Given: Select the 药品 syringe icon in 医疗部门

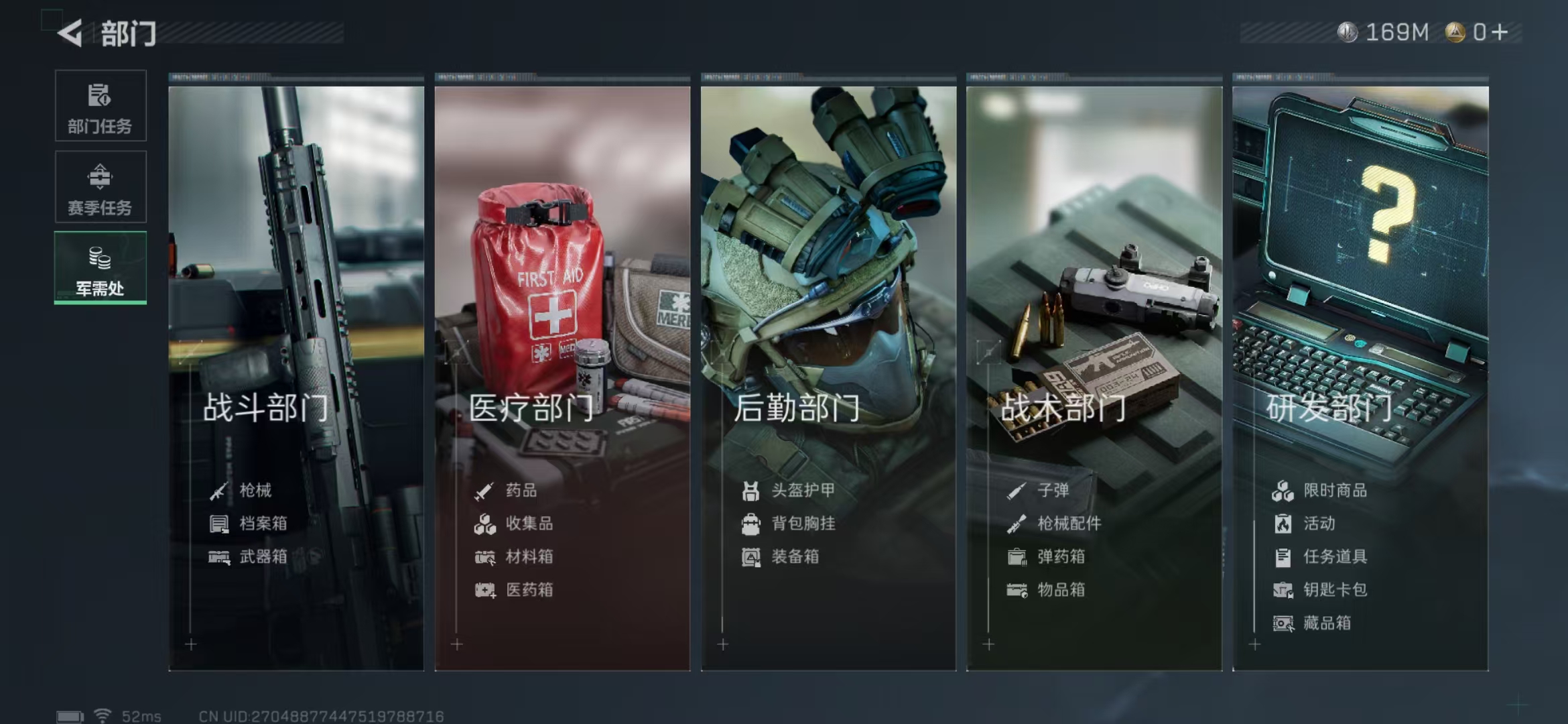Looking at the screenshot, I should [484, 490].
